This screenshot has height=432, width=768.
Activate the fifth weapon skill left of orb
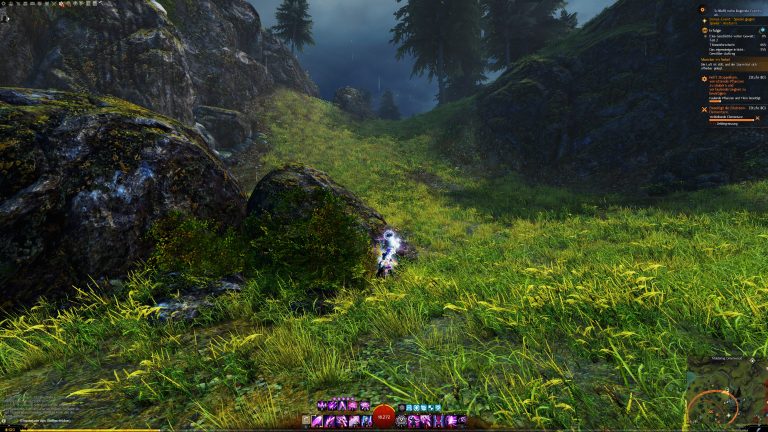pos(366,421)
